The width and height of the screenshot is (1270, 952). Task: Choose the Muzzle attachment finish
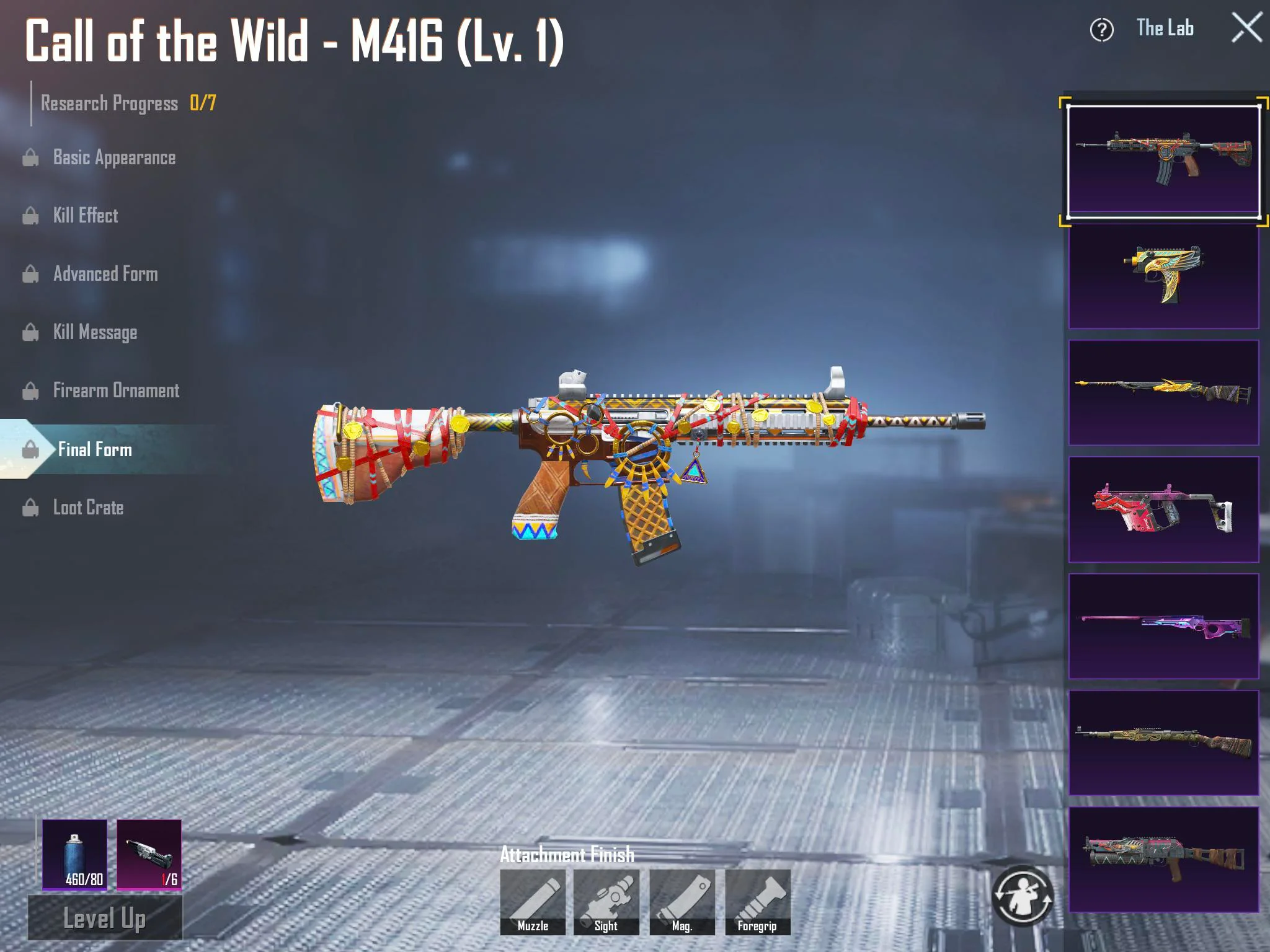point(533,902)
